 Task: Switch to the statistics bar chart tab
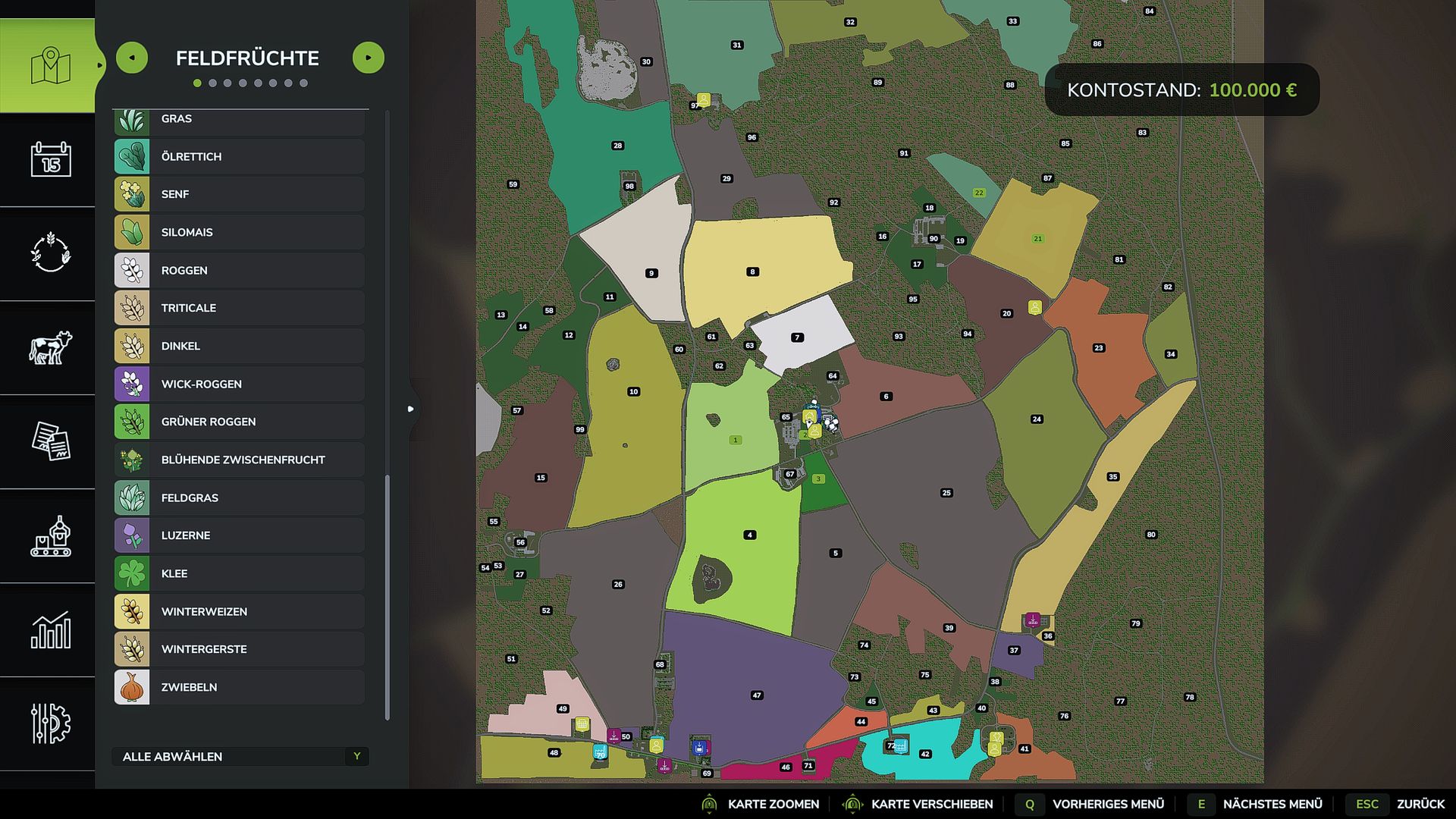coord(50,630)
